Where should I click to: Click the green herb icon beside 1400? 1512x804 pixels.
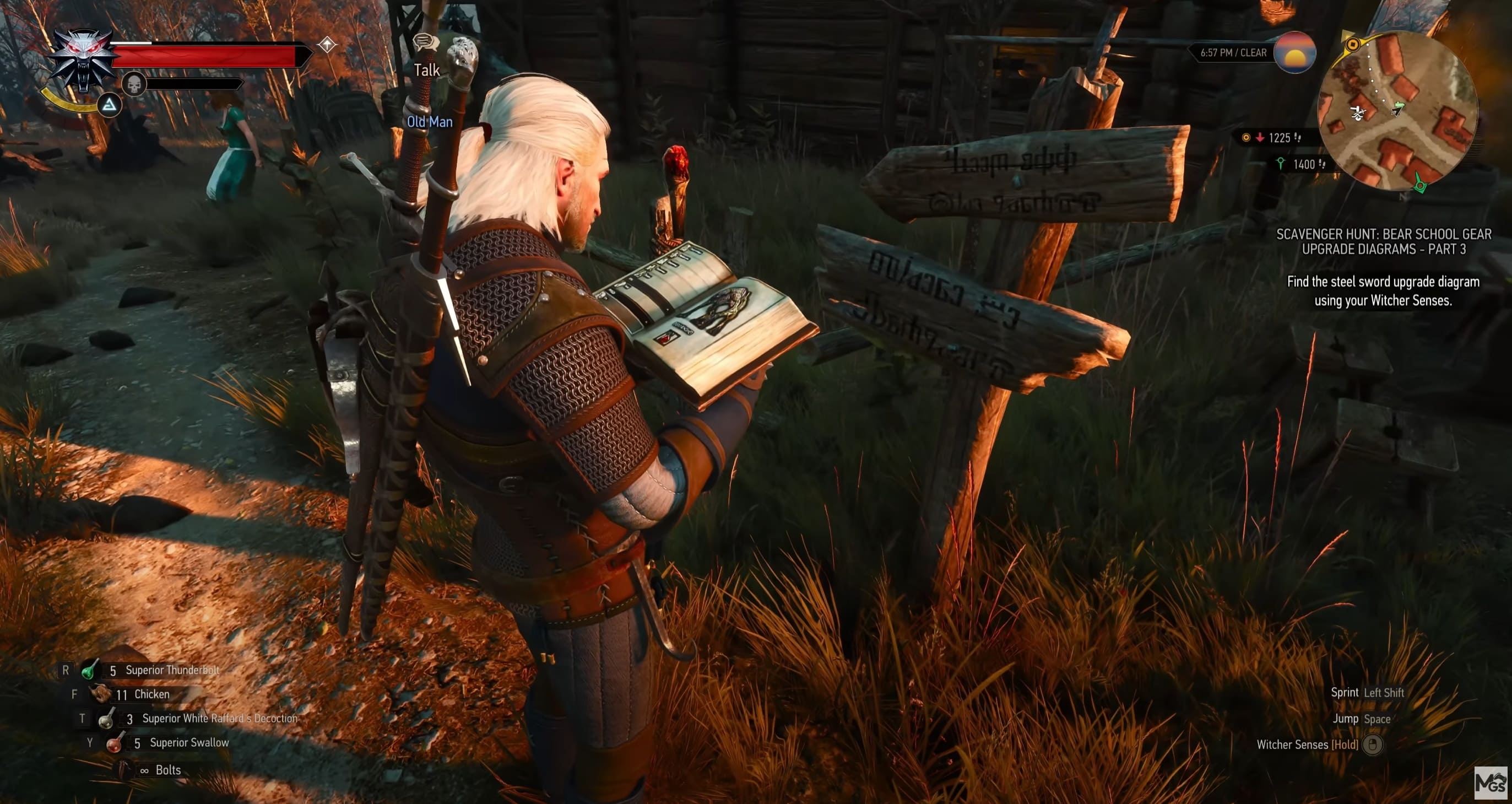tap(1281, 163)
